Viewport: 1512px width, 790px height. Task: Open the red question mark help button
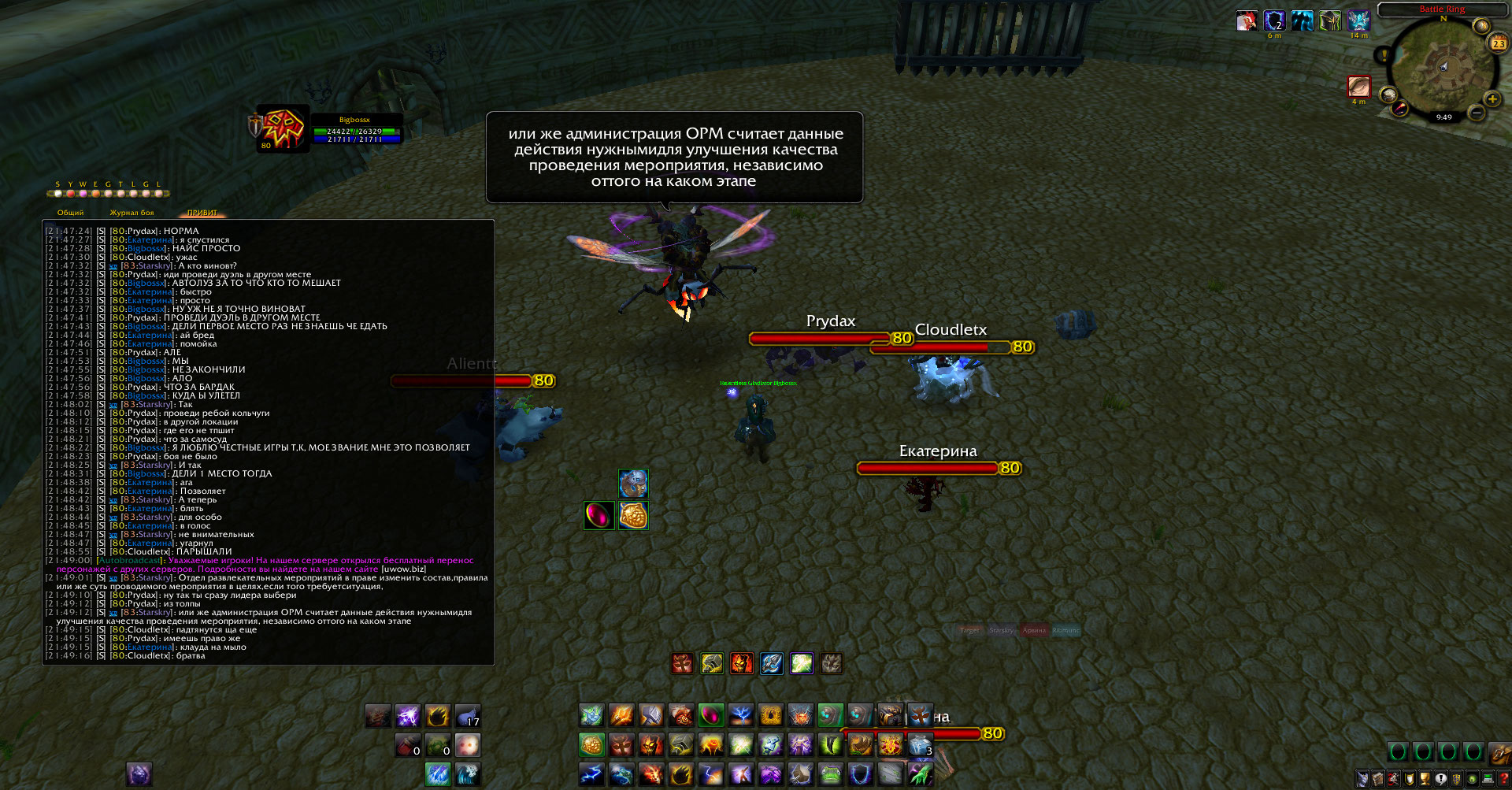click(1504, 779)
